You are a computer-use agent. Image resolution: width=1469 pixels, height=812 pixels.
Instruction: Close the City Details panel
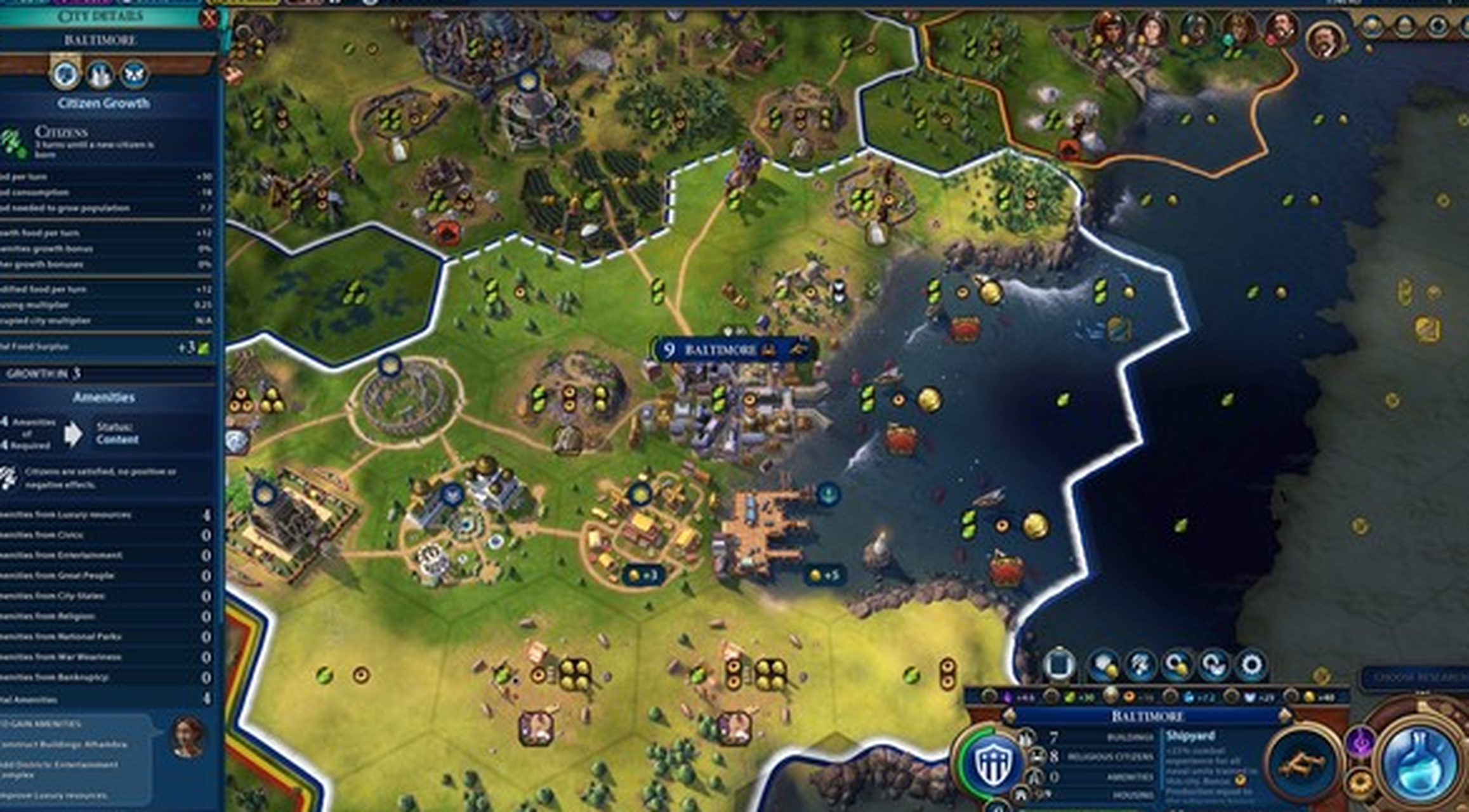(209, 17)
